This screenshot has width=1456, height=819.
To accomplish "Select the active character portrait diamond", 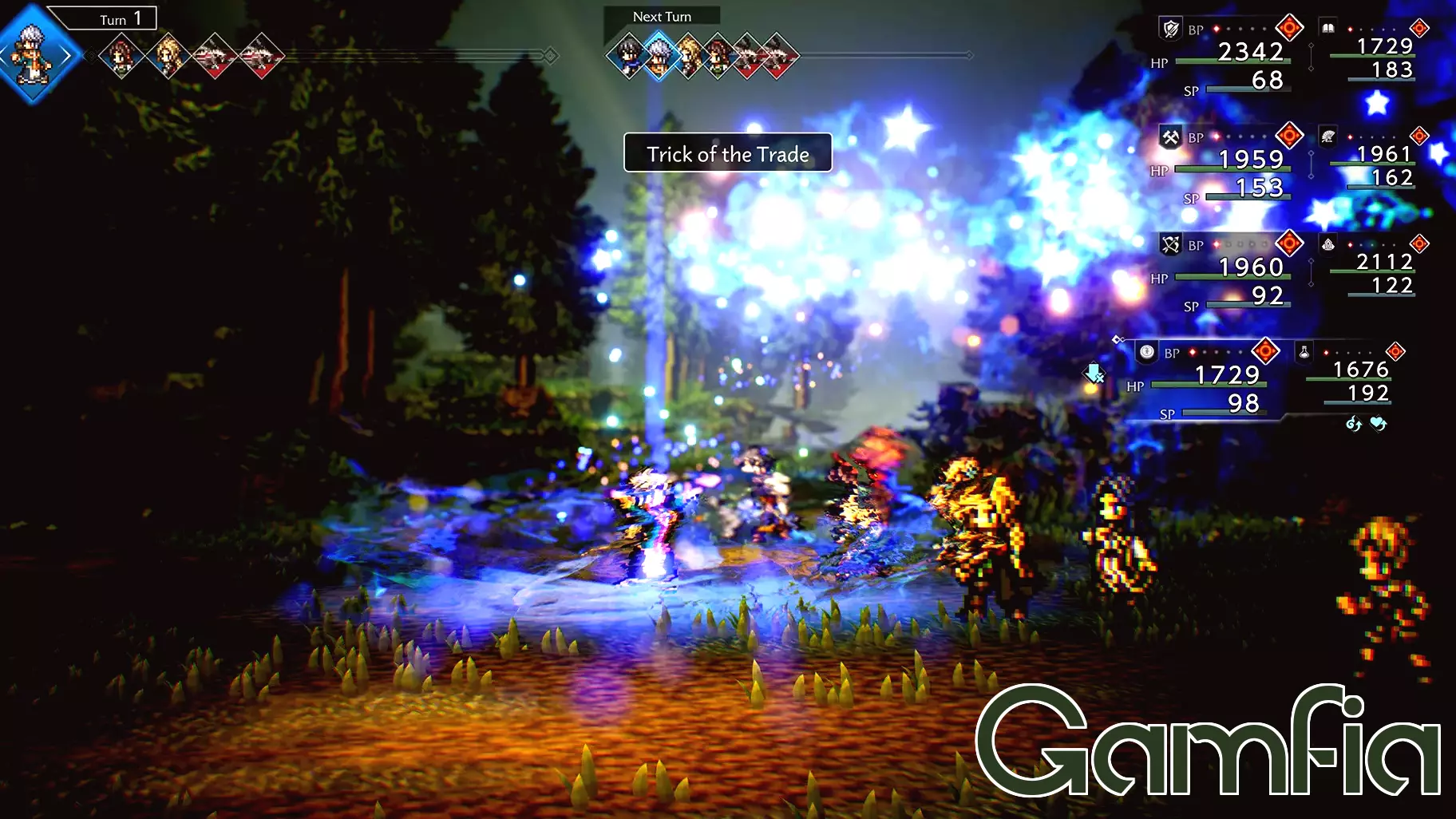I will (36, 54).
